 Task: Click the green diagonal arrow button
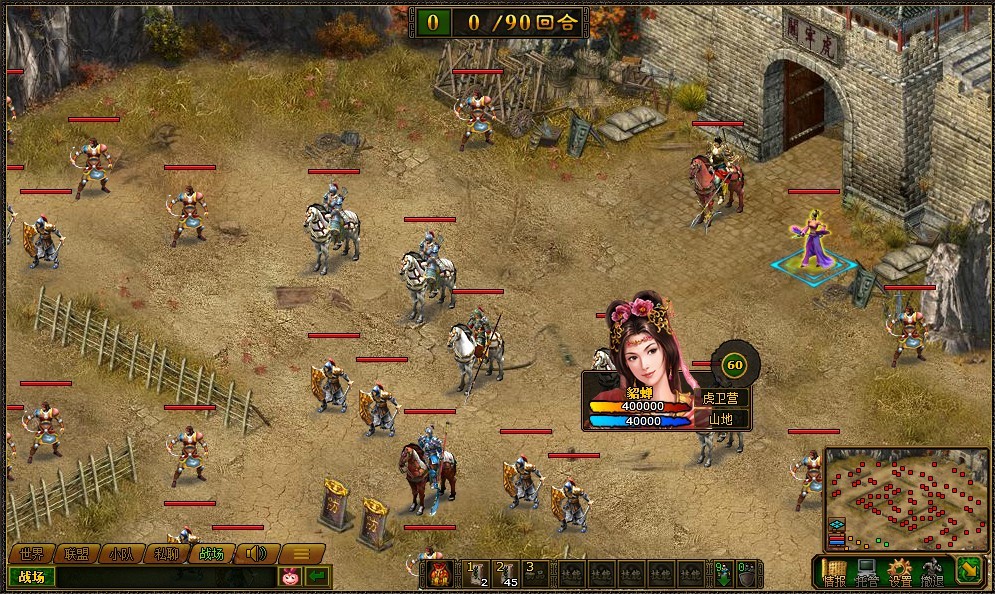[970, 571]
